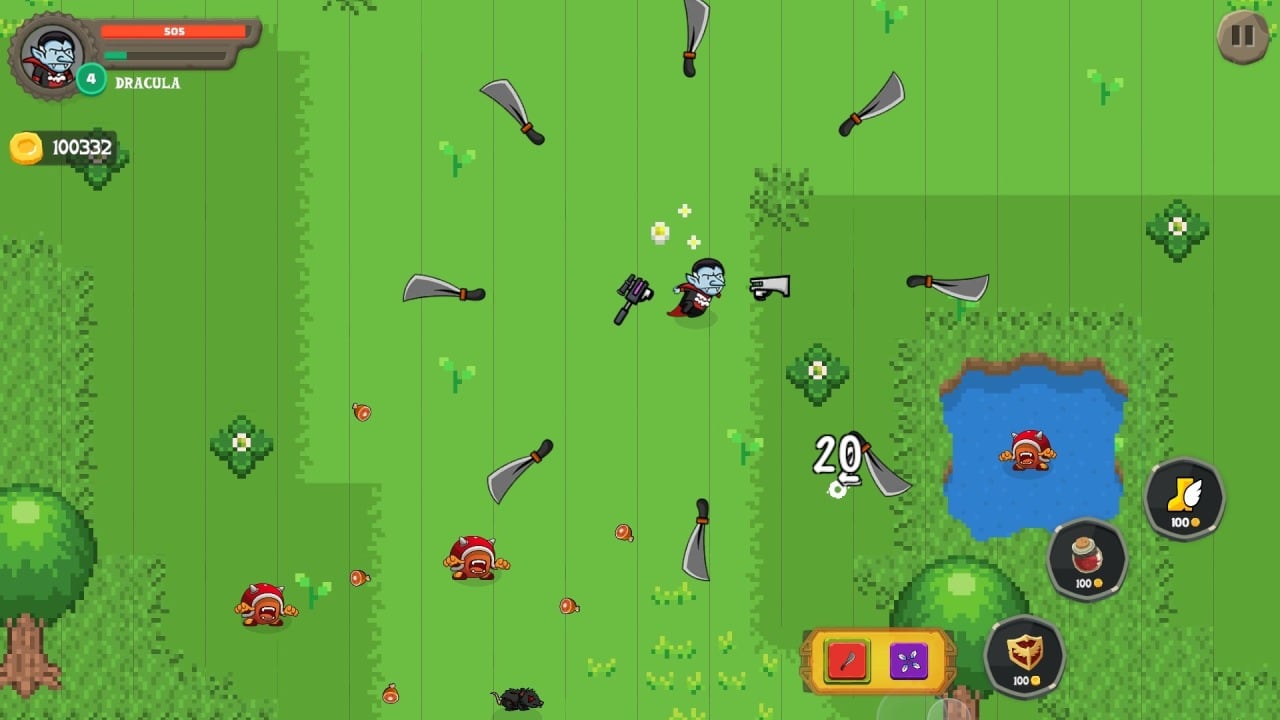Click the countdown sword marker showing 20
1280x720 pixels.
click(x=838, y=455)
